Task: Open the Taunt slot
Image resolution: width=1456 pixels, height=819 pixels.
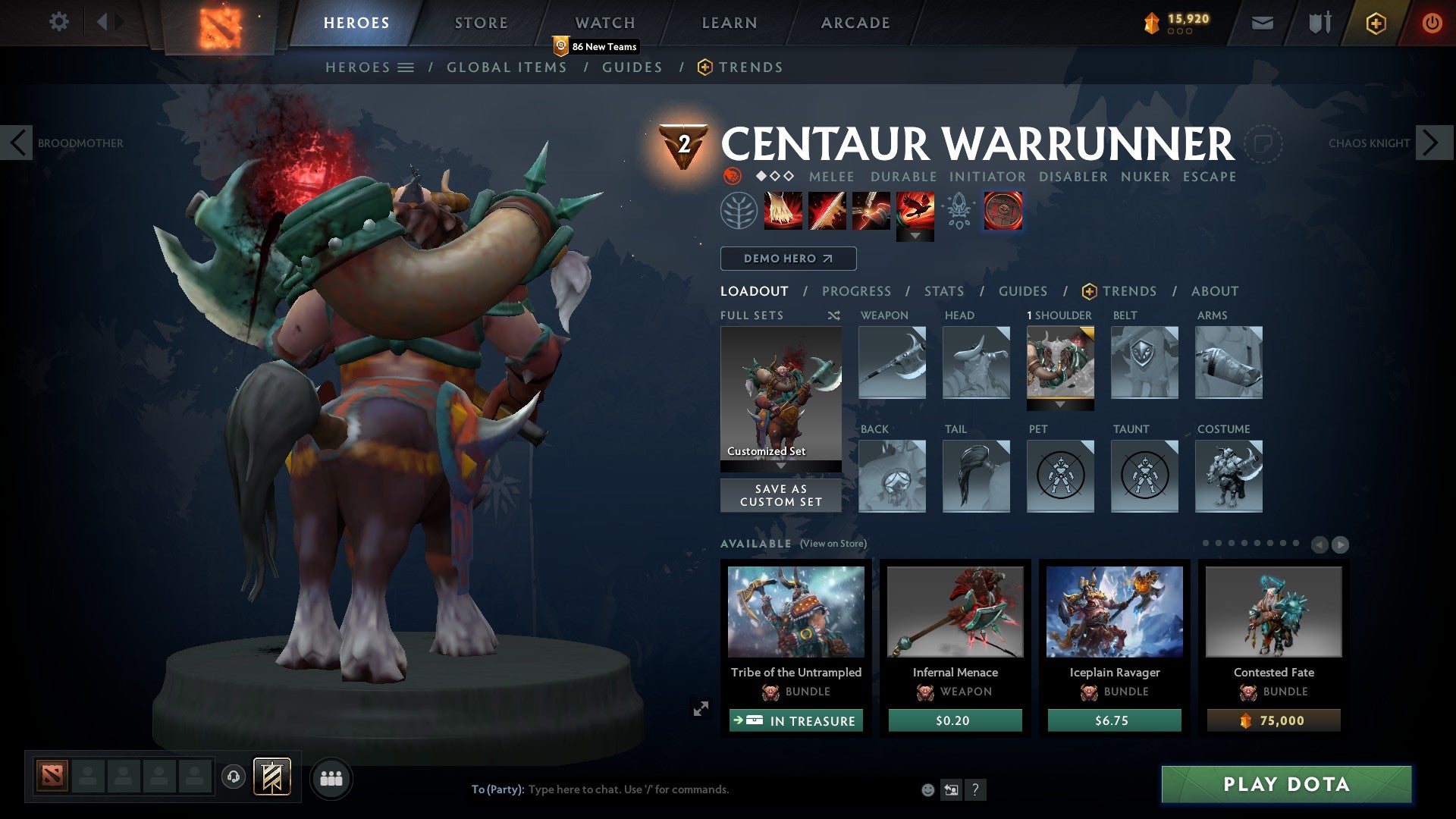Action: click(x=1144, y=476)
